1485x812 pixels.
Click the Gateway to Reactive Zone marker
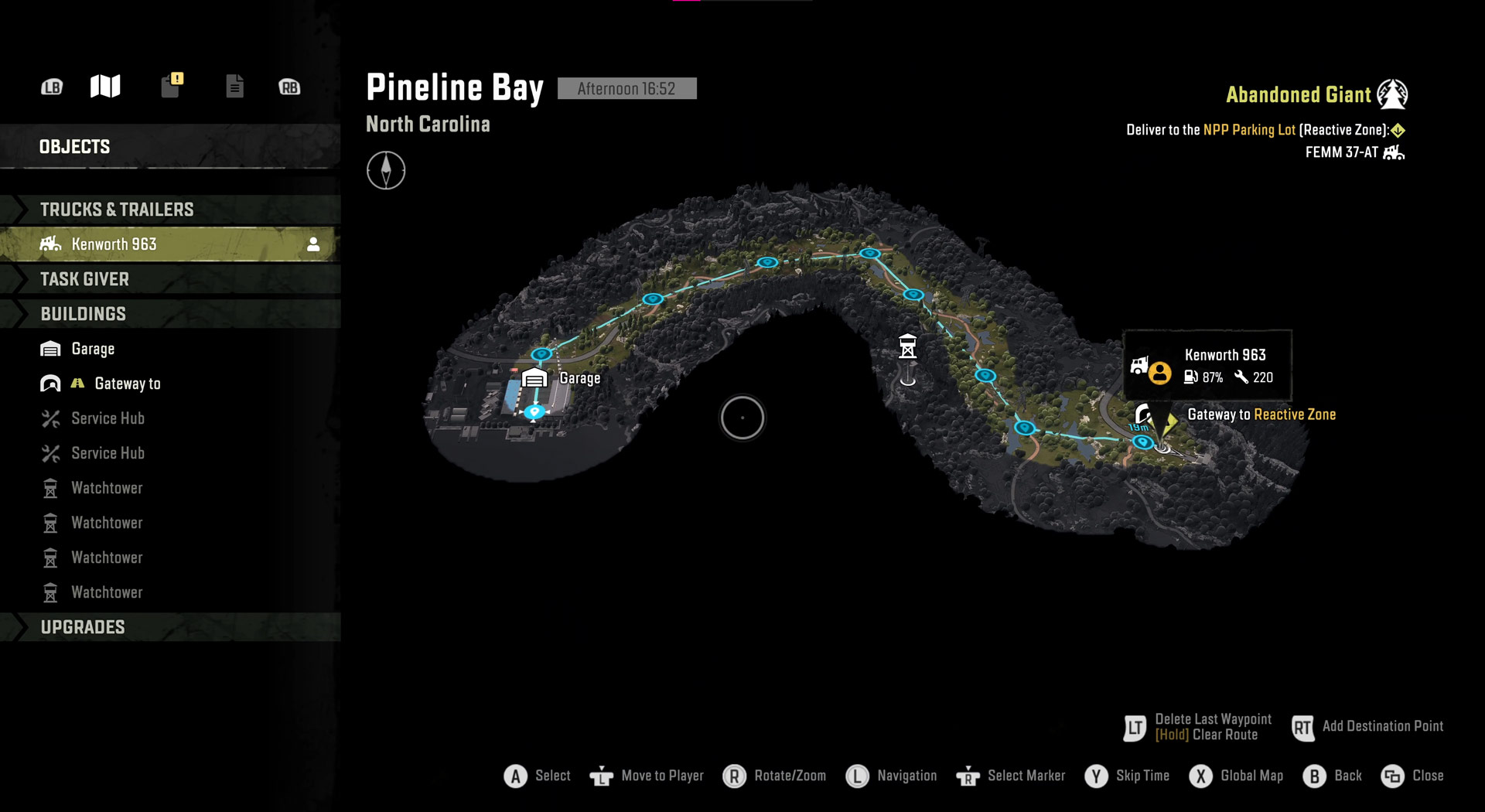pos(1144,415)
